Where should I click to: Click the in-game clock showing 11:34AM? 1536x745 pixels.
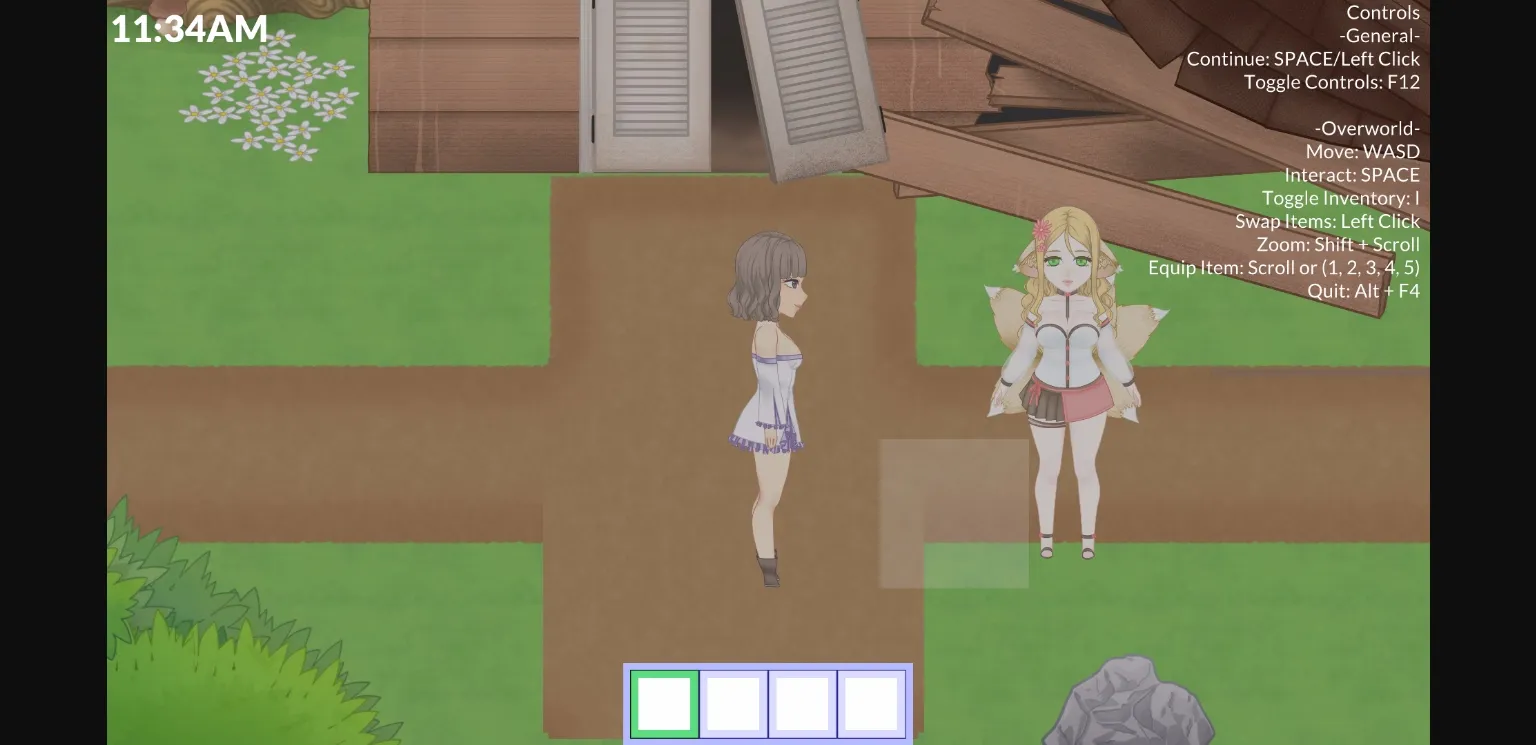[189, 28]
